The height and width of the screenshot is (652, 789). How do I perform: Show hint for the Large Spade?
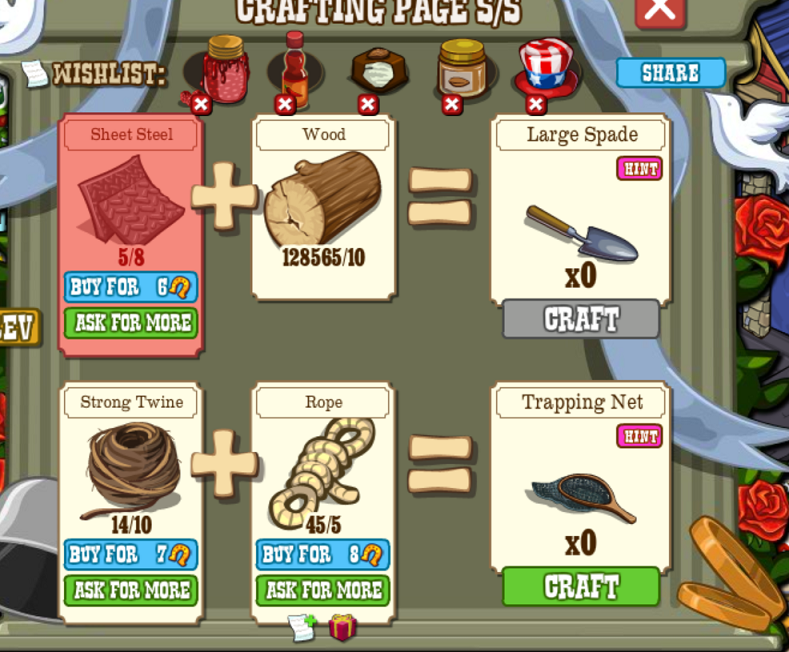pyautogui.click(x=639, y=168)
